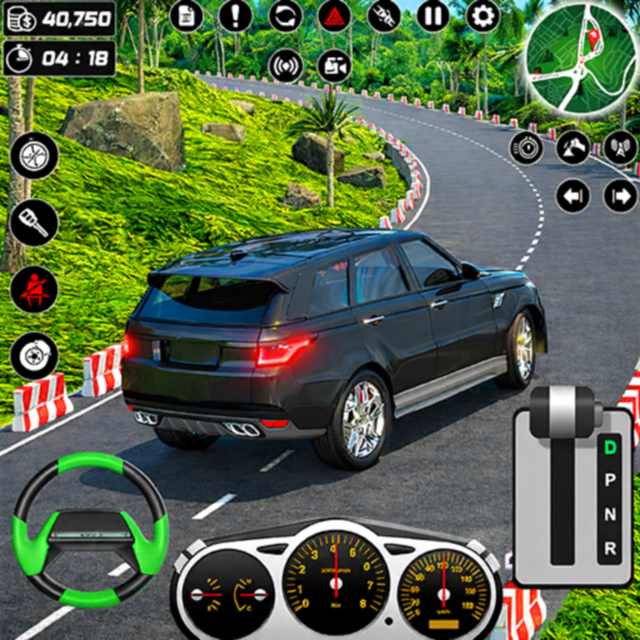Click the green steering wheel

(x=90, y=528)
